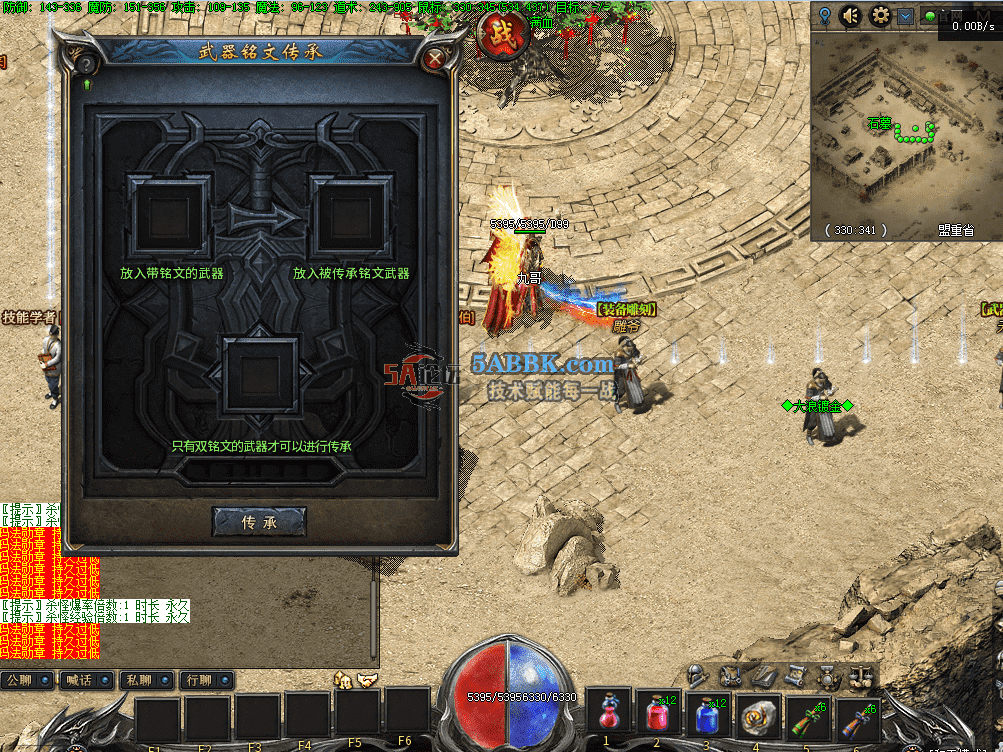Open the help question mark icon

click(x=87, y=64)
